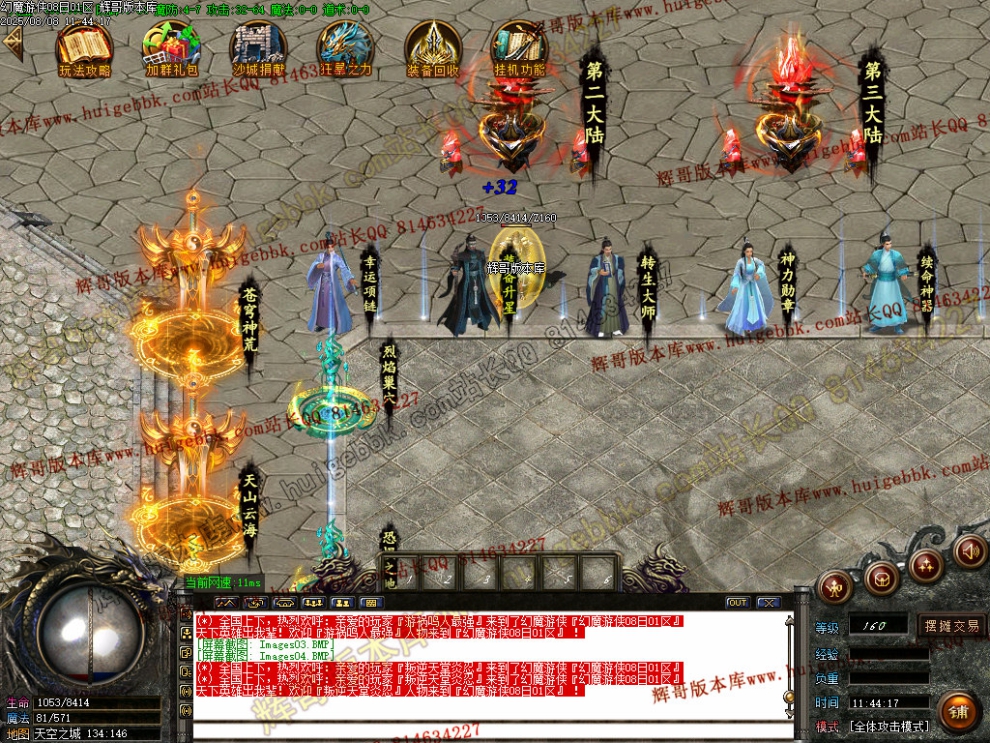Open the 沙城捐献 donation menu
This screenshot has width=990, height=743.
pyautogui.click(x=259, y=48)
